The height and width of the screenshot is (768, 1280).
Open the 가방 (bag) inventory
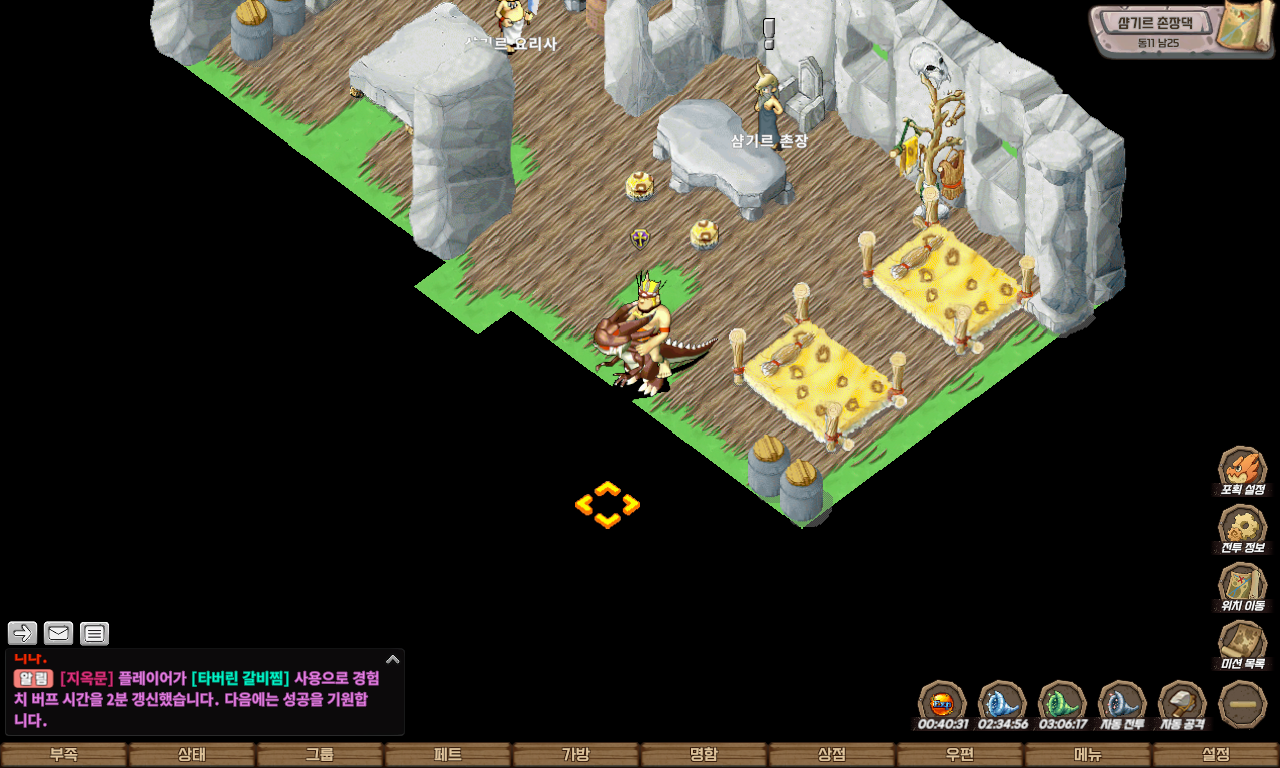tap(576, 755)
